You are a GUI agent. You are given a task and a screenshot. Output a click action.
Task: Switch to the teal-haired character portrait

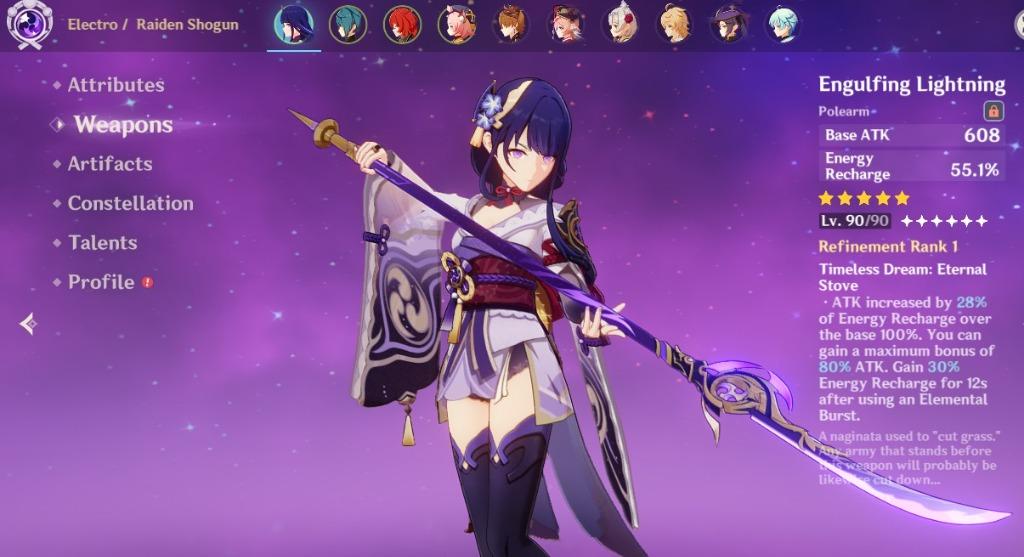click(348, 25)
